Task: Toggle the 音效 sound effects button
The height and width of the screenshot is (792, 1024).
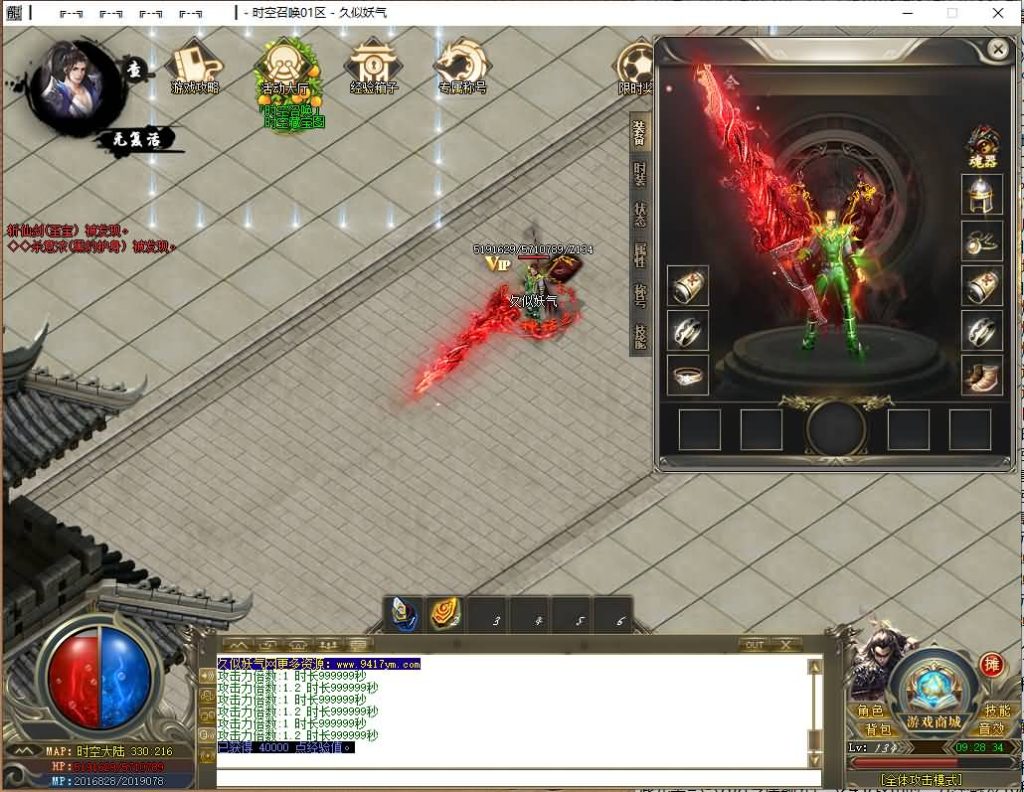Action: (x=991, y=730)
